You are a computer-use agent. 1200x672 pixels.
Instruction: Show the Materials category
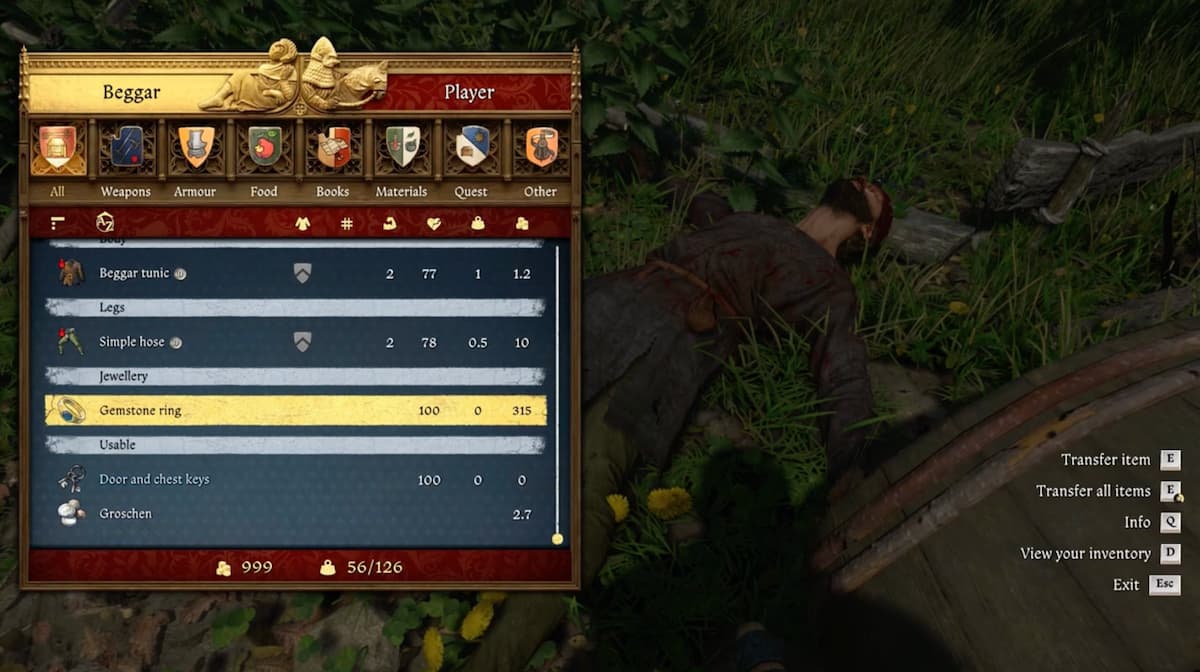coord(402,147)
